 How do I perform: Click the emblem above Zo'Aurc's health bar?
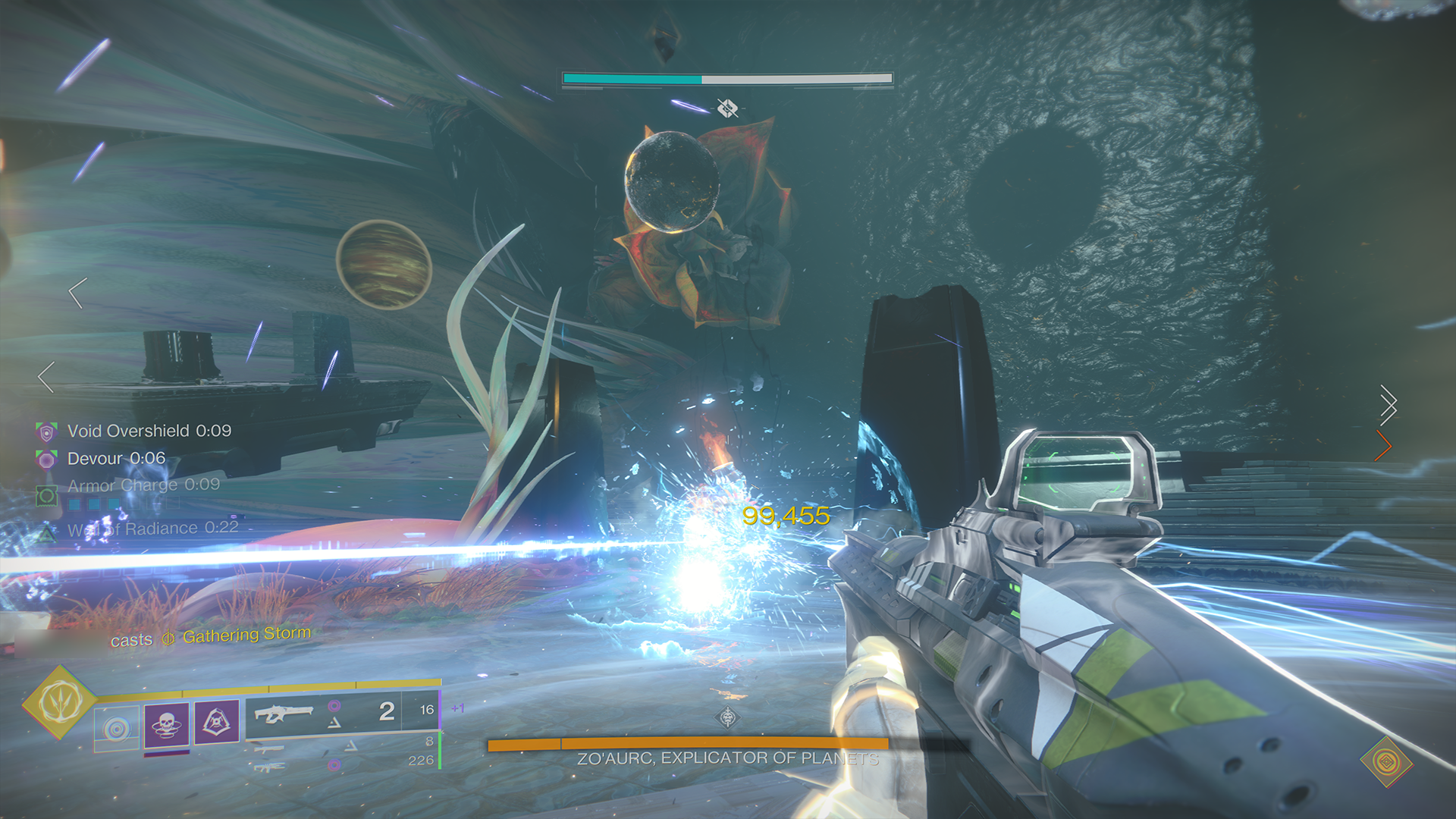pos(727,717)
